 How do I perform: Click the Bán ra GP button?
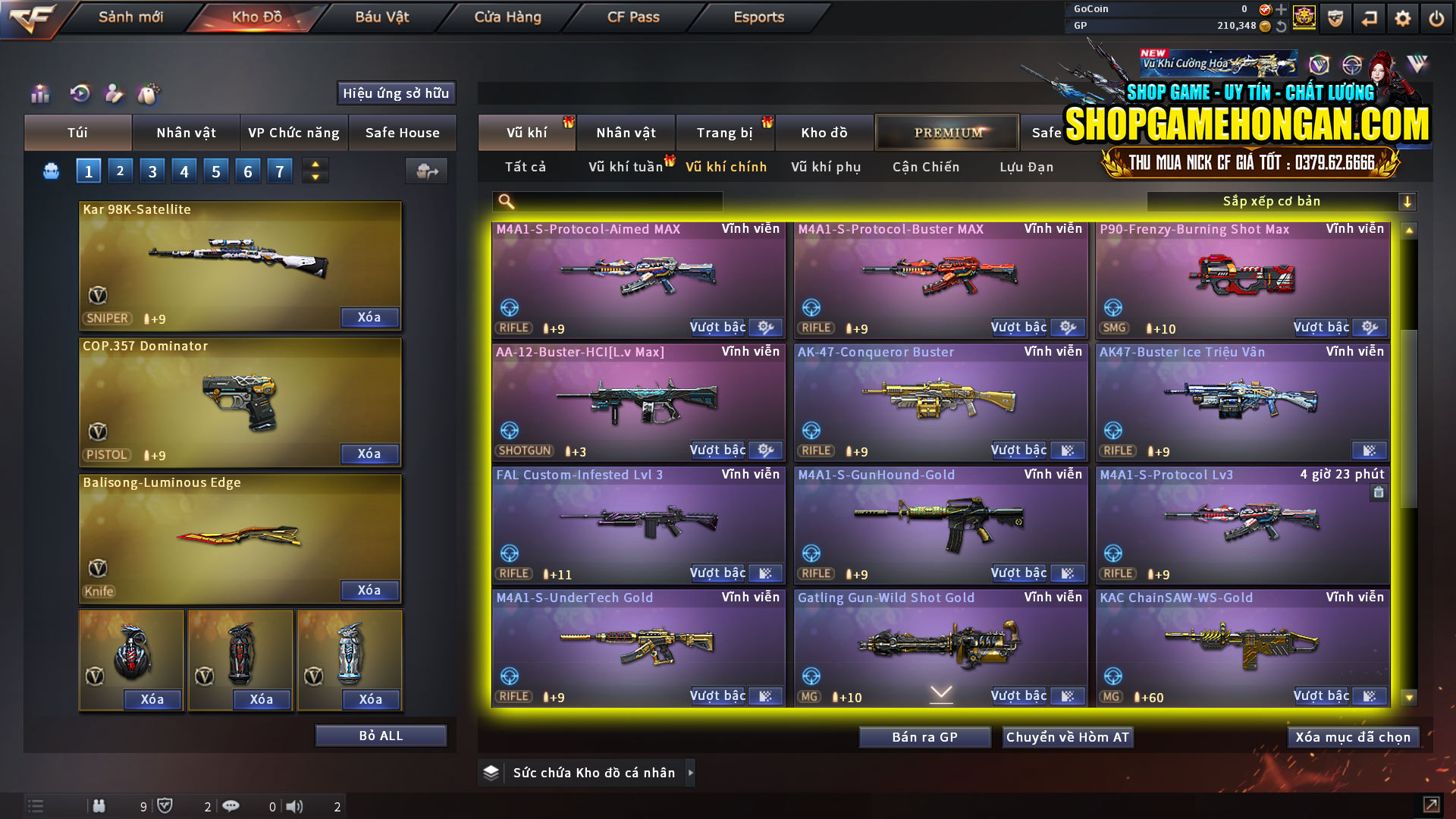(x=924, y=736)
